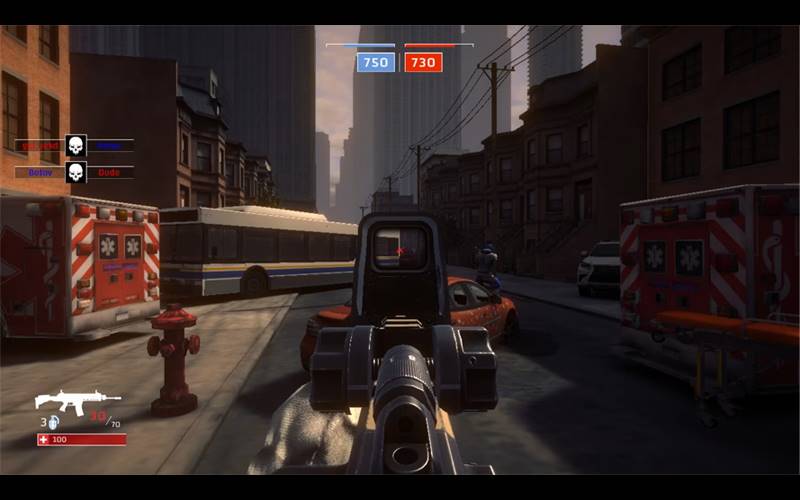800x500 pixels.
Task: Select the grenade icon
Action: click(x=53, y=422)
